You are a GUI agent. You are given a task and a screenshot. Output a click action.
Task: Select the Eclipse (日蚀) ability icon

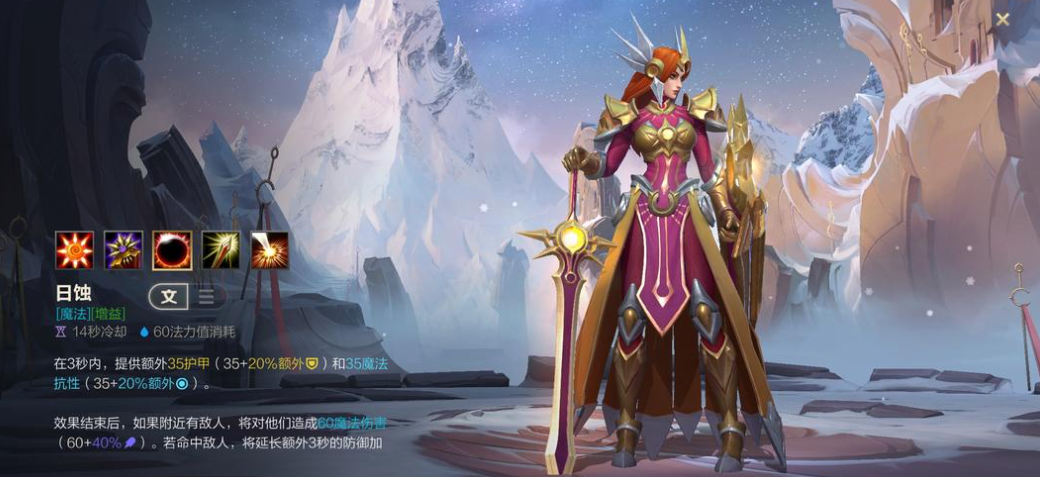click(x=172, y=250)
